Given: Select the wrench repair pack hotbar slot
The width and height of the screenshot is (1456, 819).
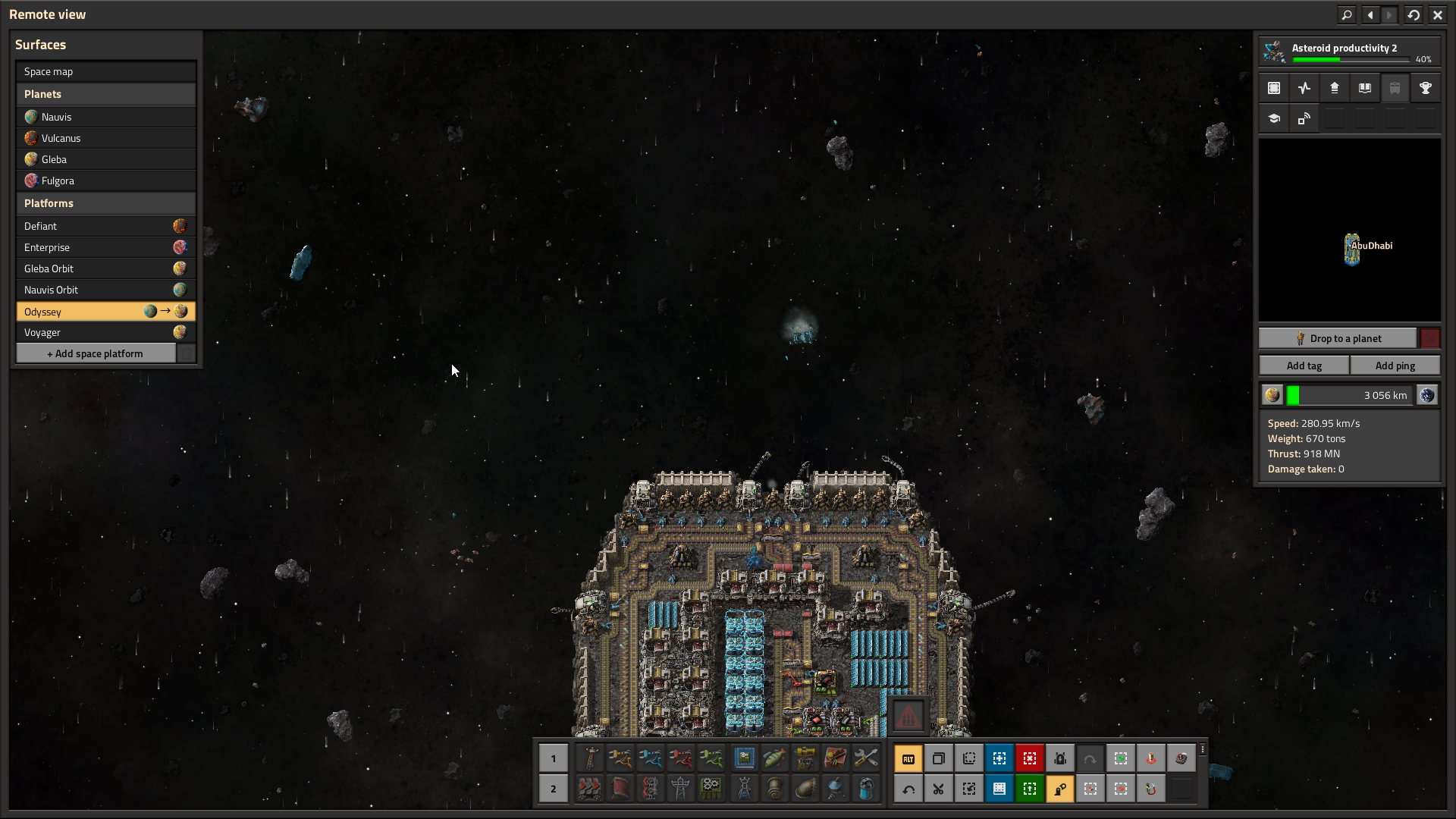Looking at the screenshot, I should tap(865, 758).
